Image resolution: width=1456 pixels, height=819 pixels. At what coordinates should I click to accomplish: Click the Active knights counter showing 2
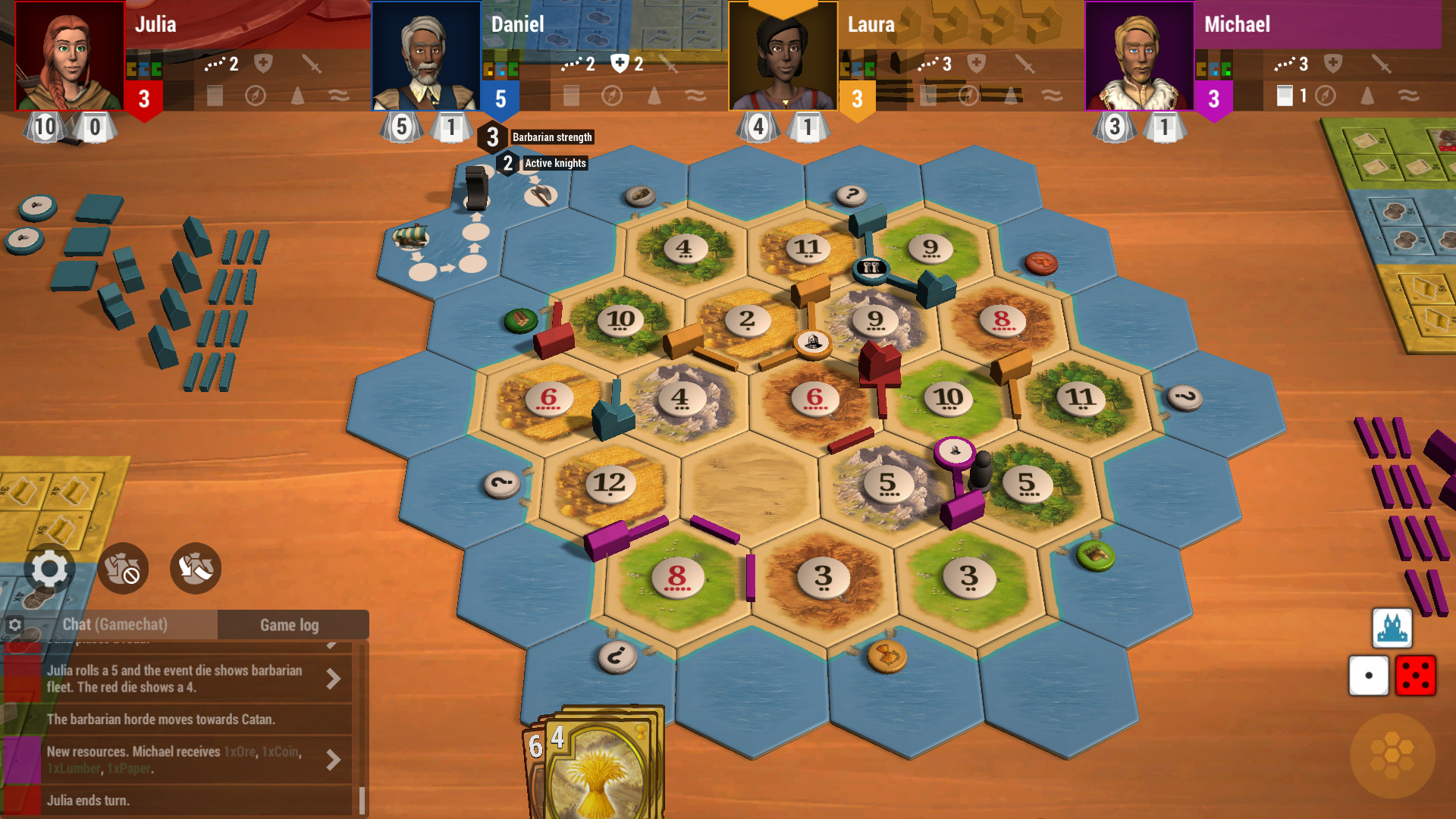coord(508,163)
